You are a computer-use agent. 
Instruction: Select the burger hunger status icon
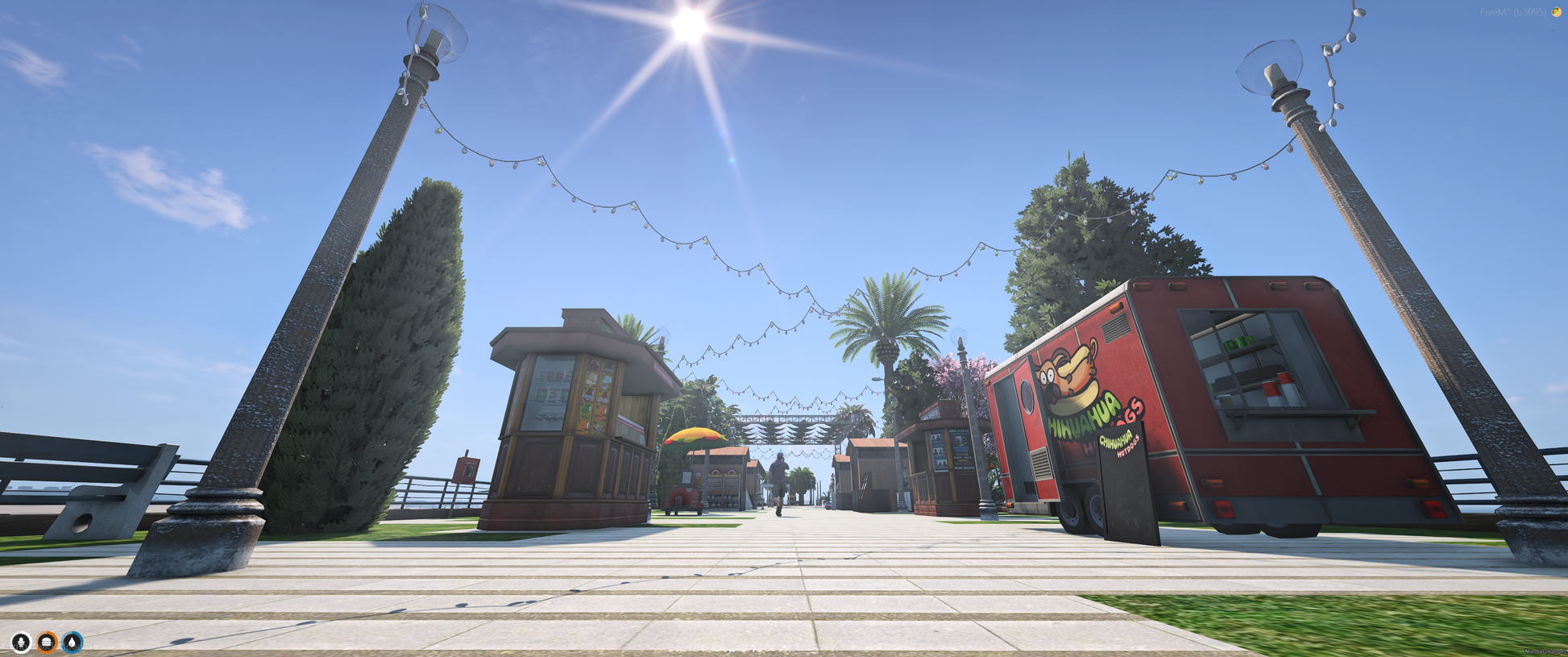pyautogui.click(x=47, y=642)
